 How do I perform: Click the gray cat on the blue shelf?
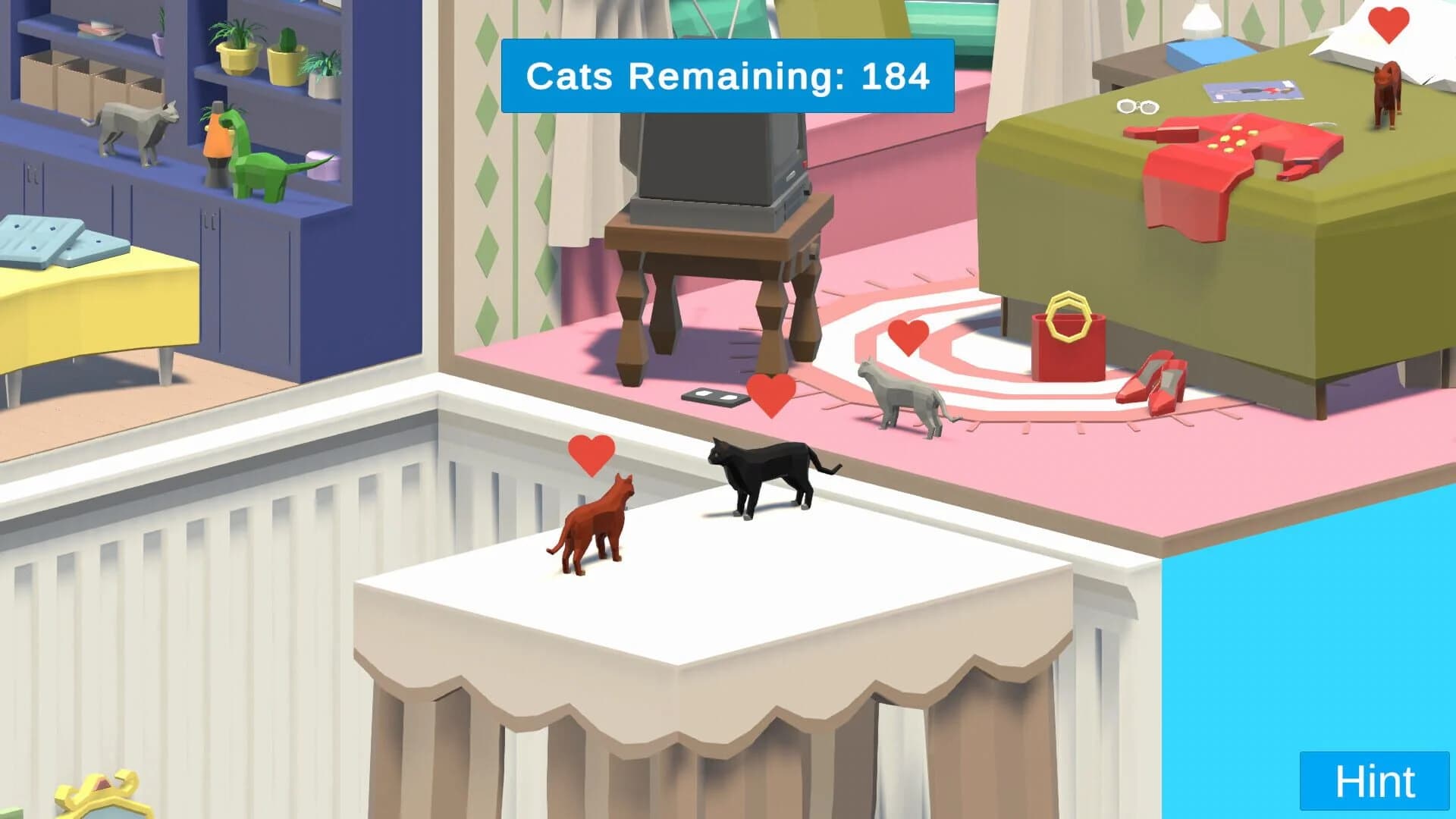tap(129, 125)
